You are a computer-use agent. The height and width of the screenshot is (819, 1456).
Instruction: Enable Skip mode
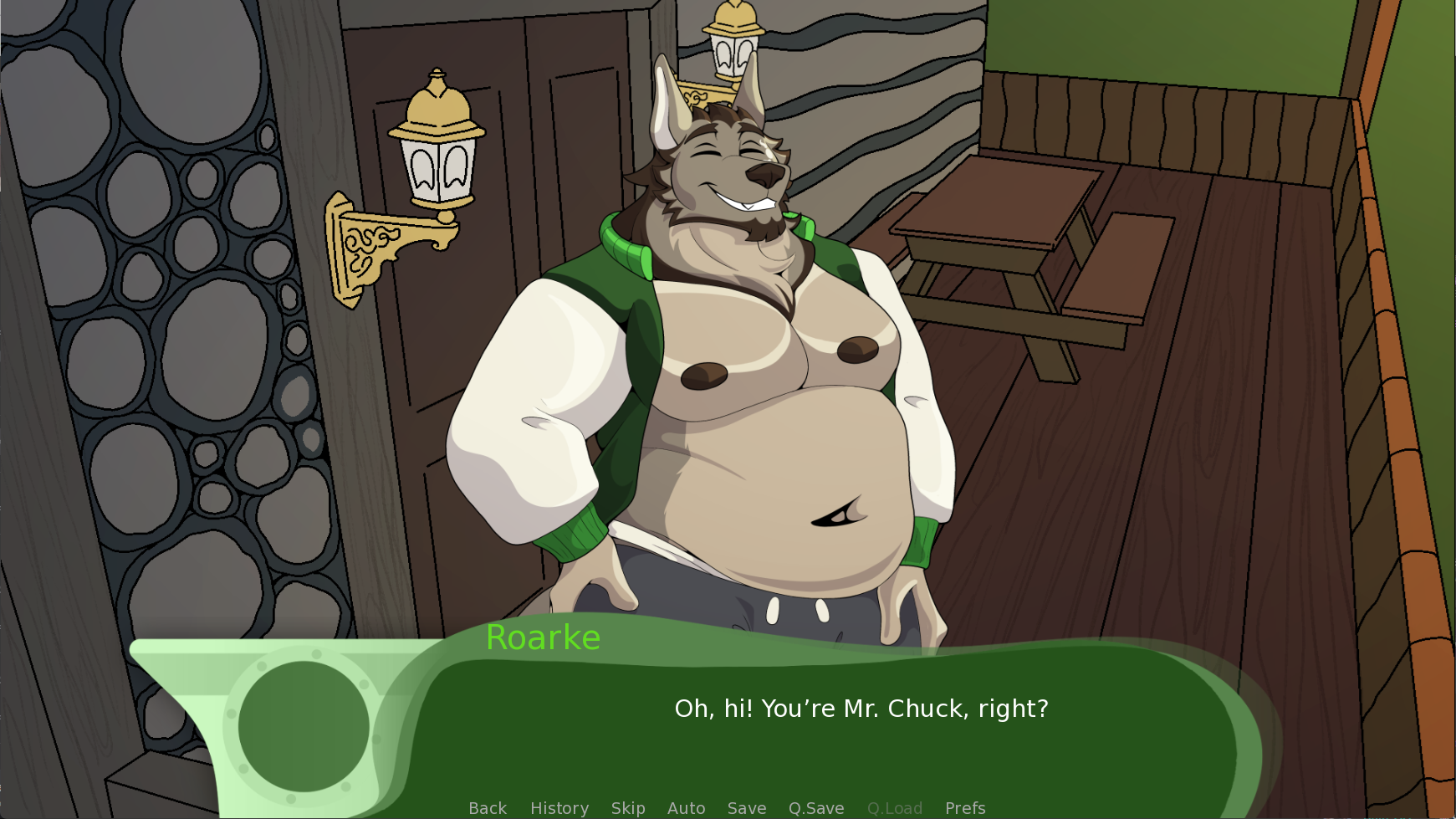click(628, 807)
